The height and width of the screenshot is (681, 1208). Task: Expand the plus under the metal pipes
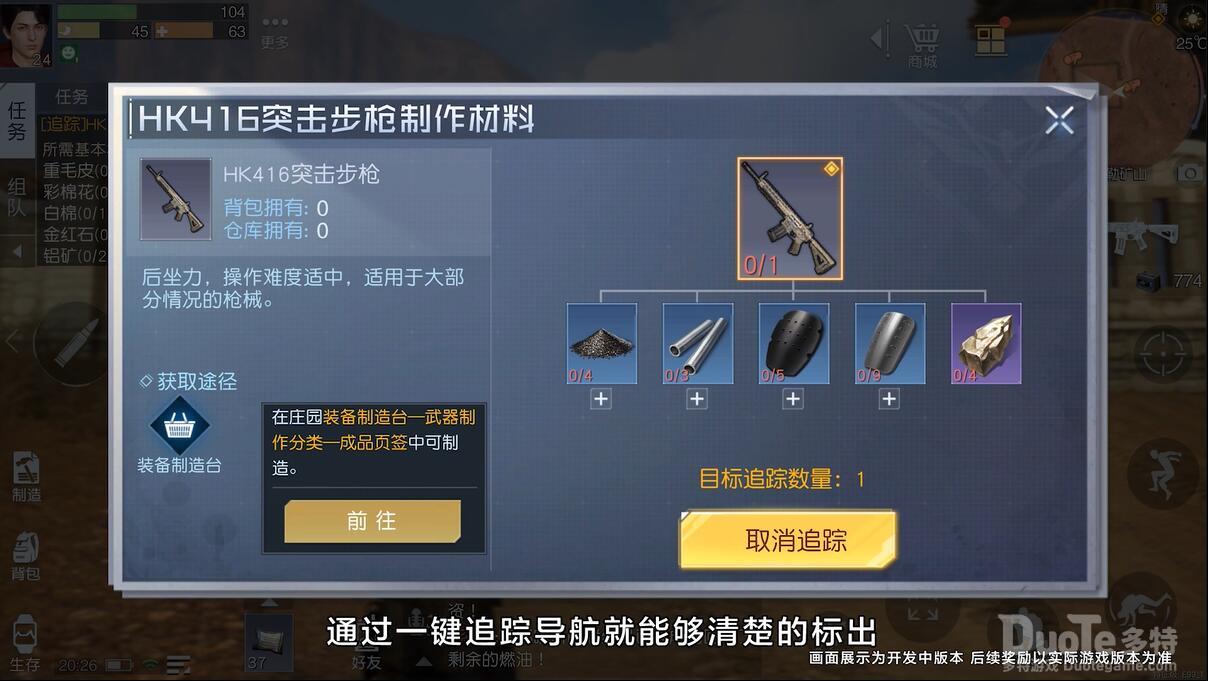[x=697, y=399]
